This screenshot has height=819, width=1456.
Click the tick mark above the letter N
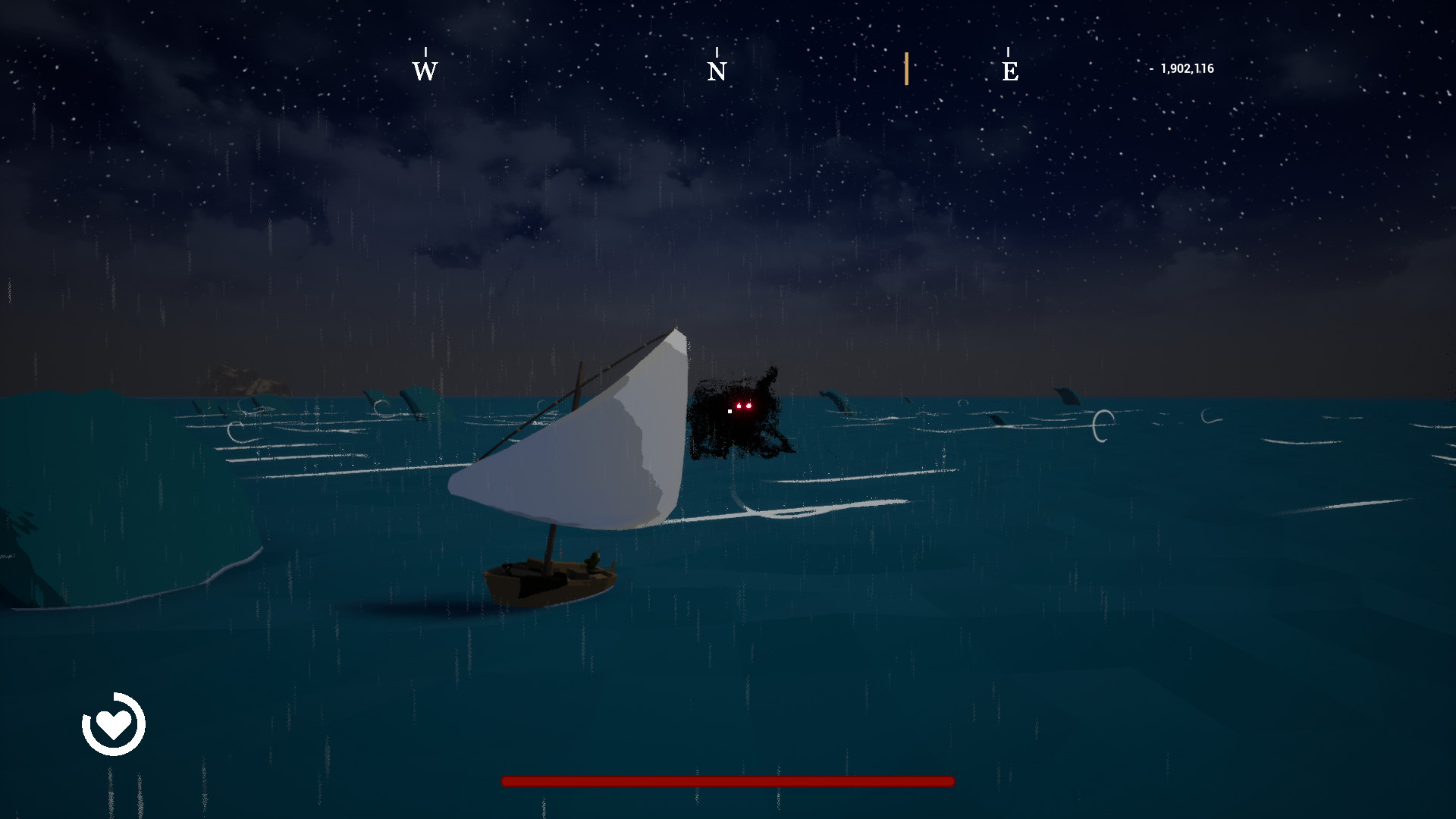point(716,52)
